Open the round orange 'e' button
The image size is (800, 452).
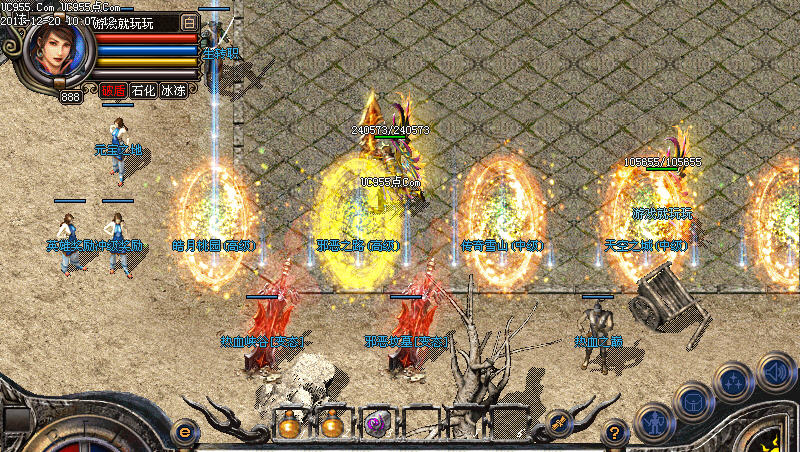pyautogui.click(x=183, y=431)
